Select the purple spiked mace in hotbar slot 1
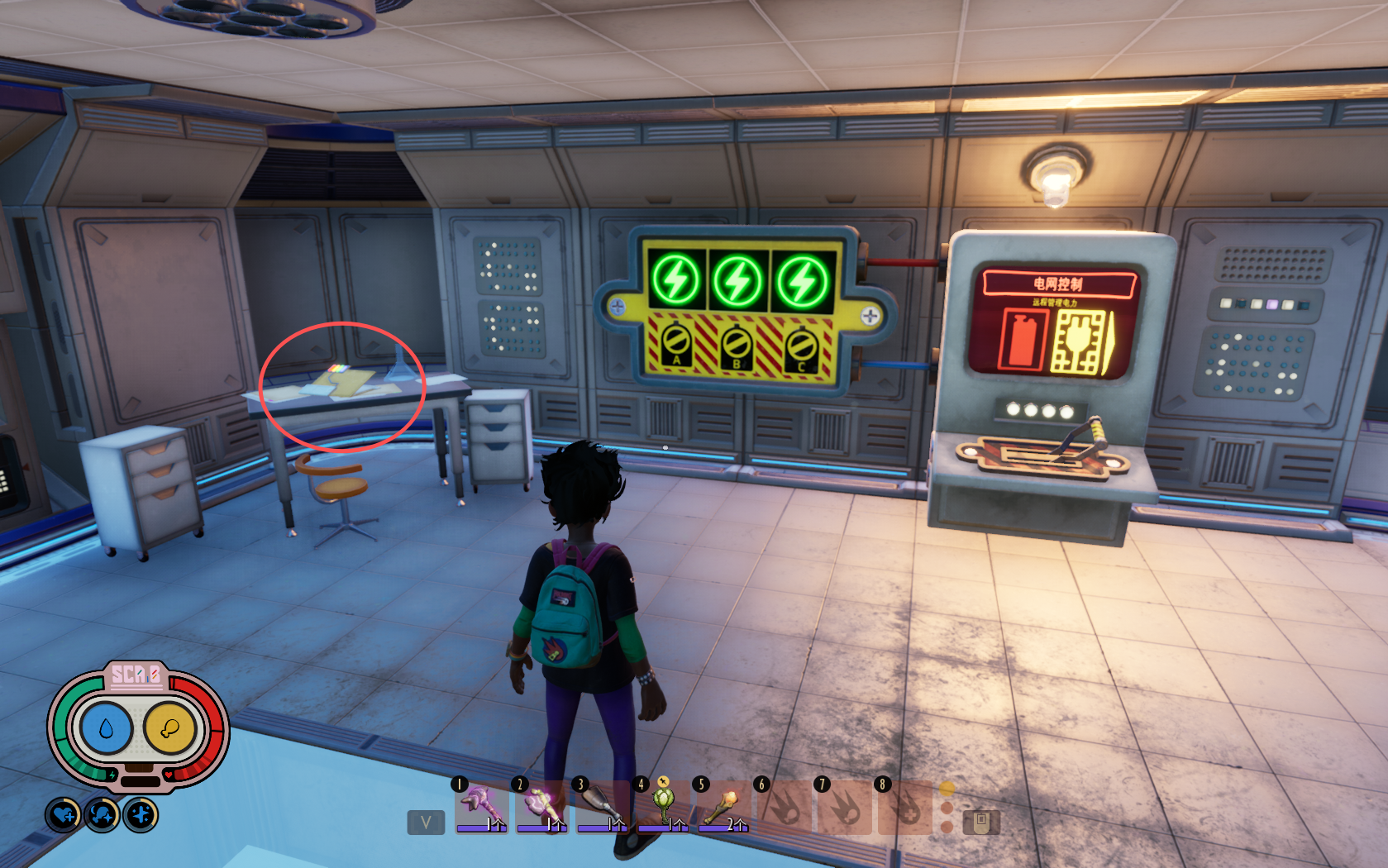 tap(481, 806)
